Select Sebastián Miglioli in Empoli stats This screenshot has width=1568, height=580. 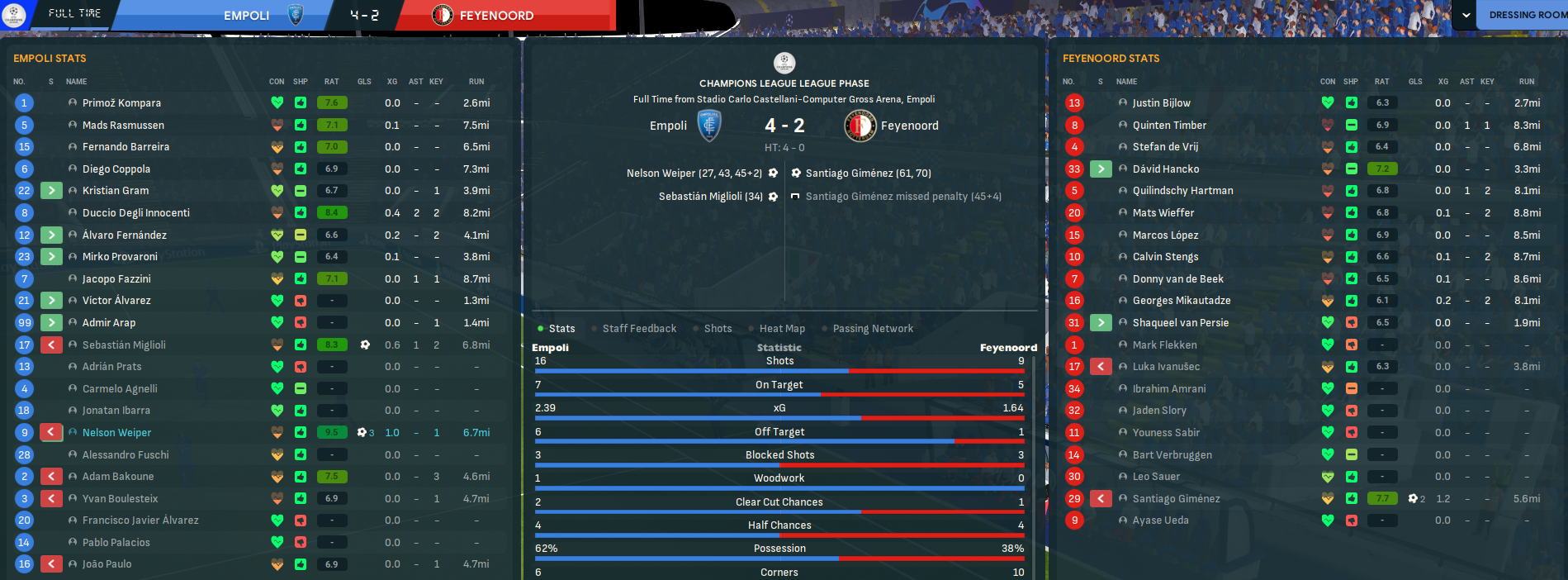coord(124,345)
